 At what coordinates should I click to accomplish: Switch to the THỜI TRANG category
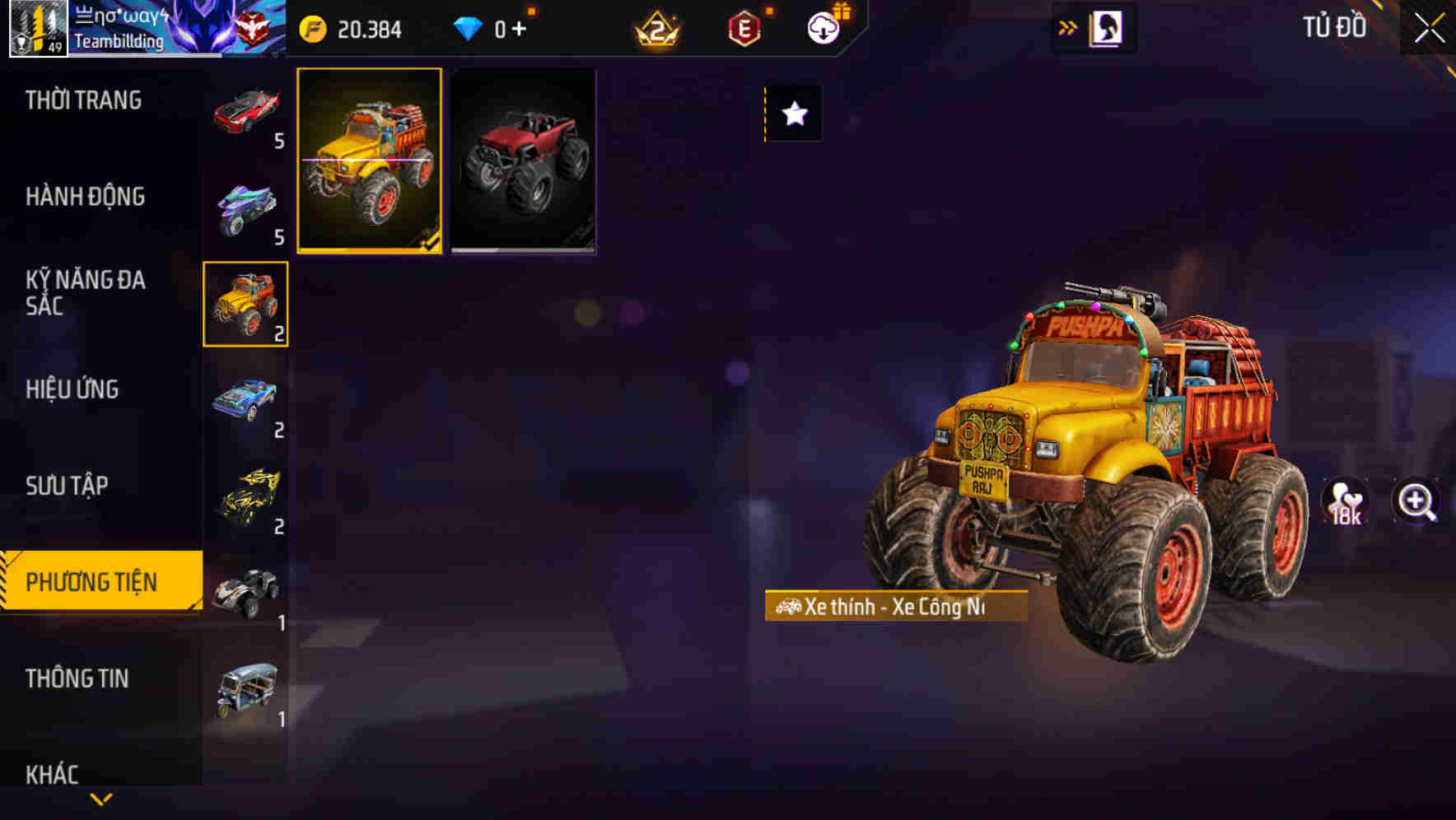click(82, 100)
